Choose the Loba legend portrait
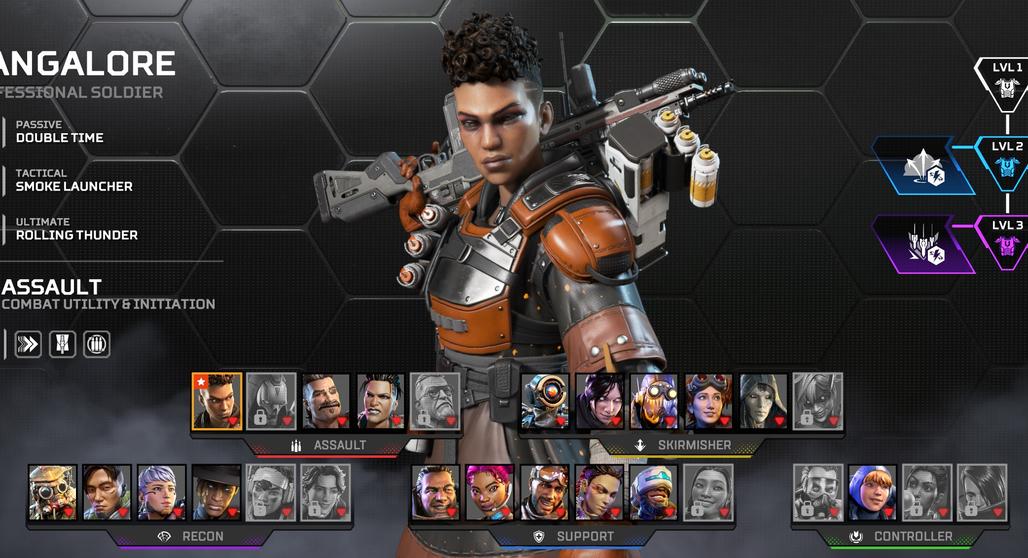This screenshot has height=558, width=1028. (x=599, y=492)
